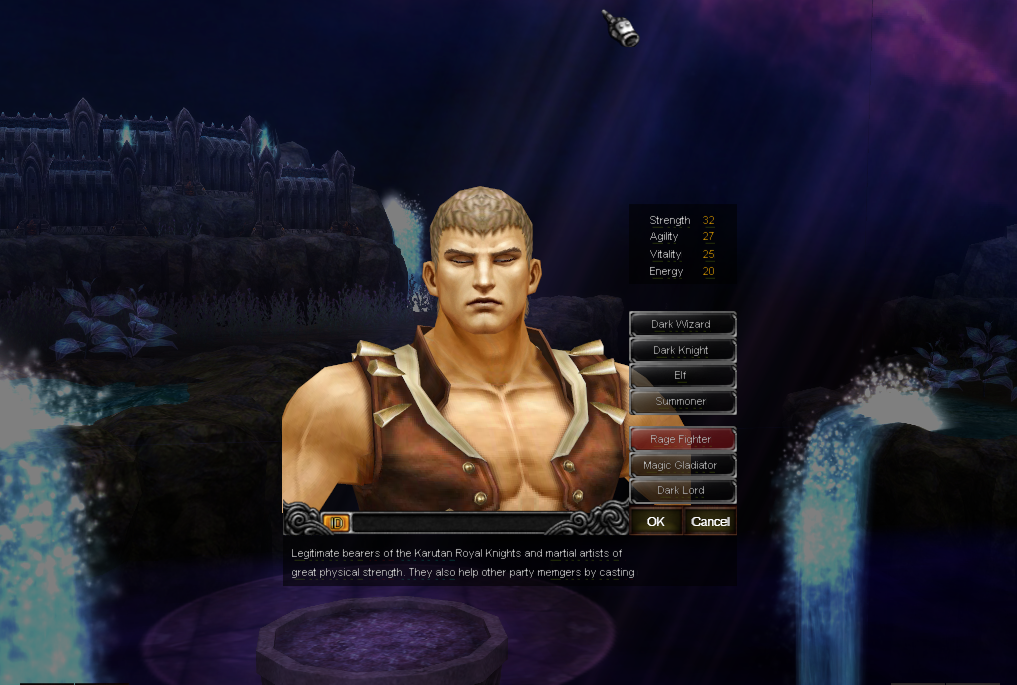This screenshot has width=1017, height=685.
Task: Cancel character creation
Action: point(710,521)
